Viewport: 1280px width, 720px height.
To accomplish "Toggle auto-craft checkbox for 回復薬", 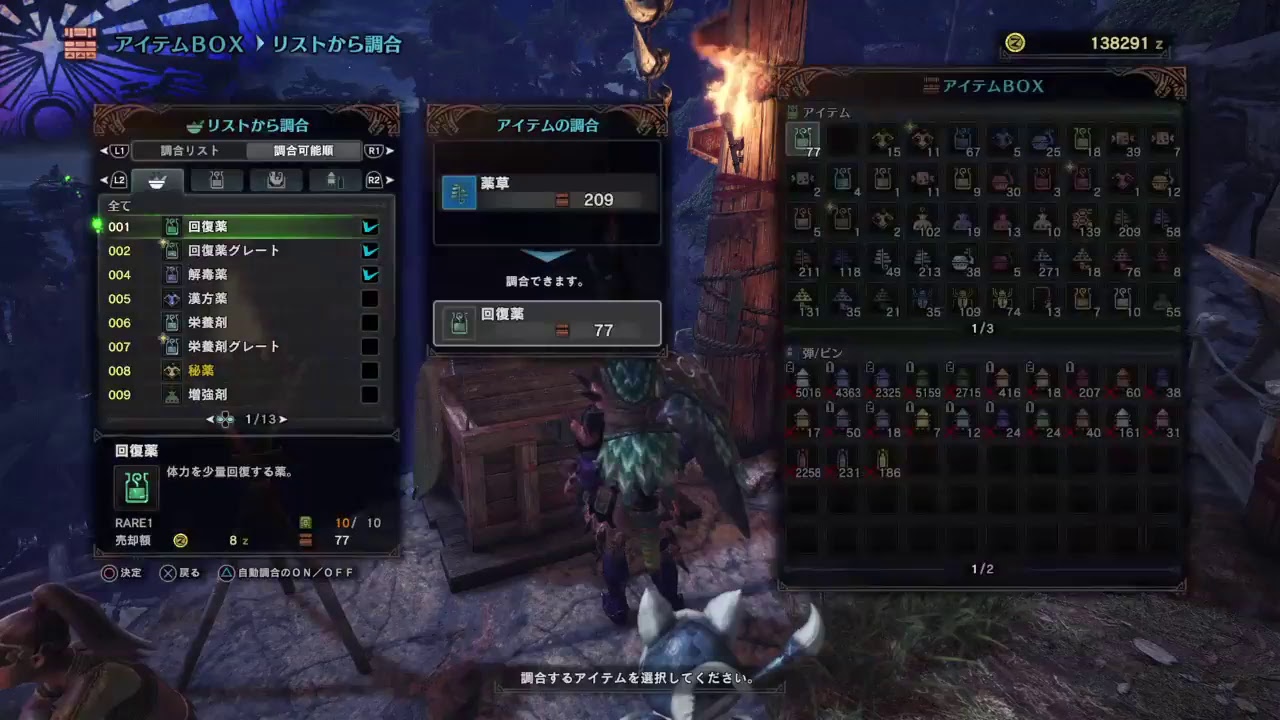I will (x=370, y=227).
